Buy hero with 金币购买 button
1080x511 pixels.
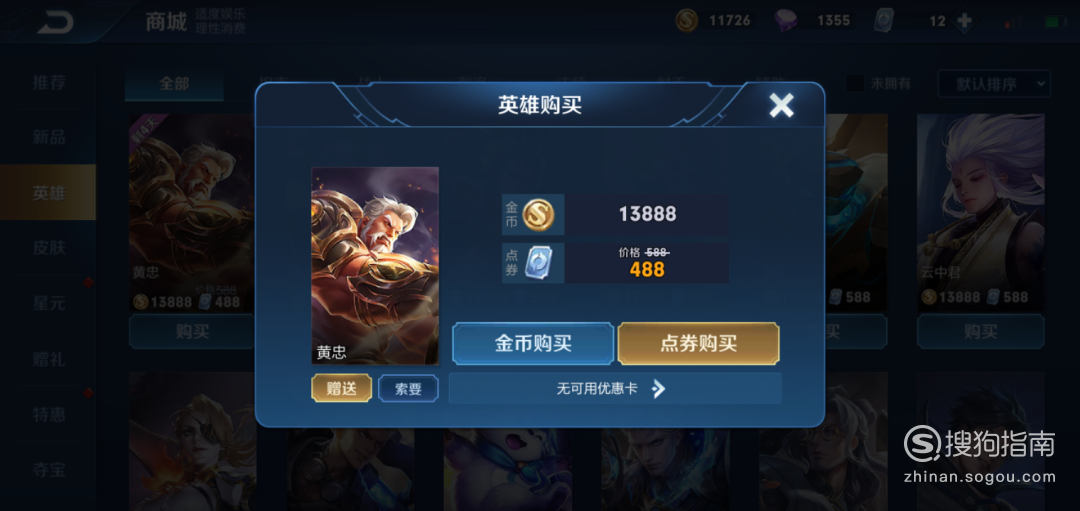point(533,343)
